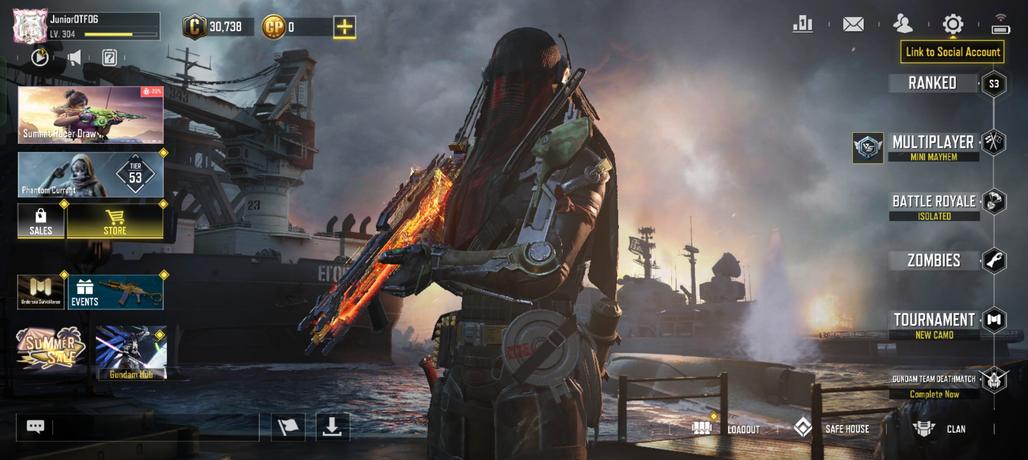Open the STORE button
The width and height of the screenshot is (1028, 460).
[x=115, y=222]
